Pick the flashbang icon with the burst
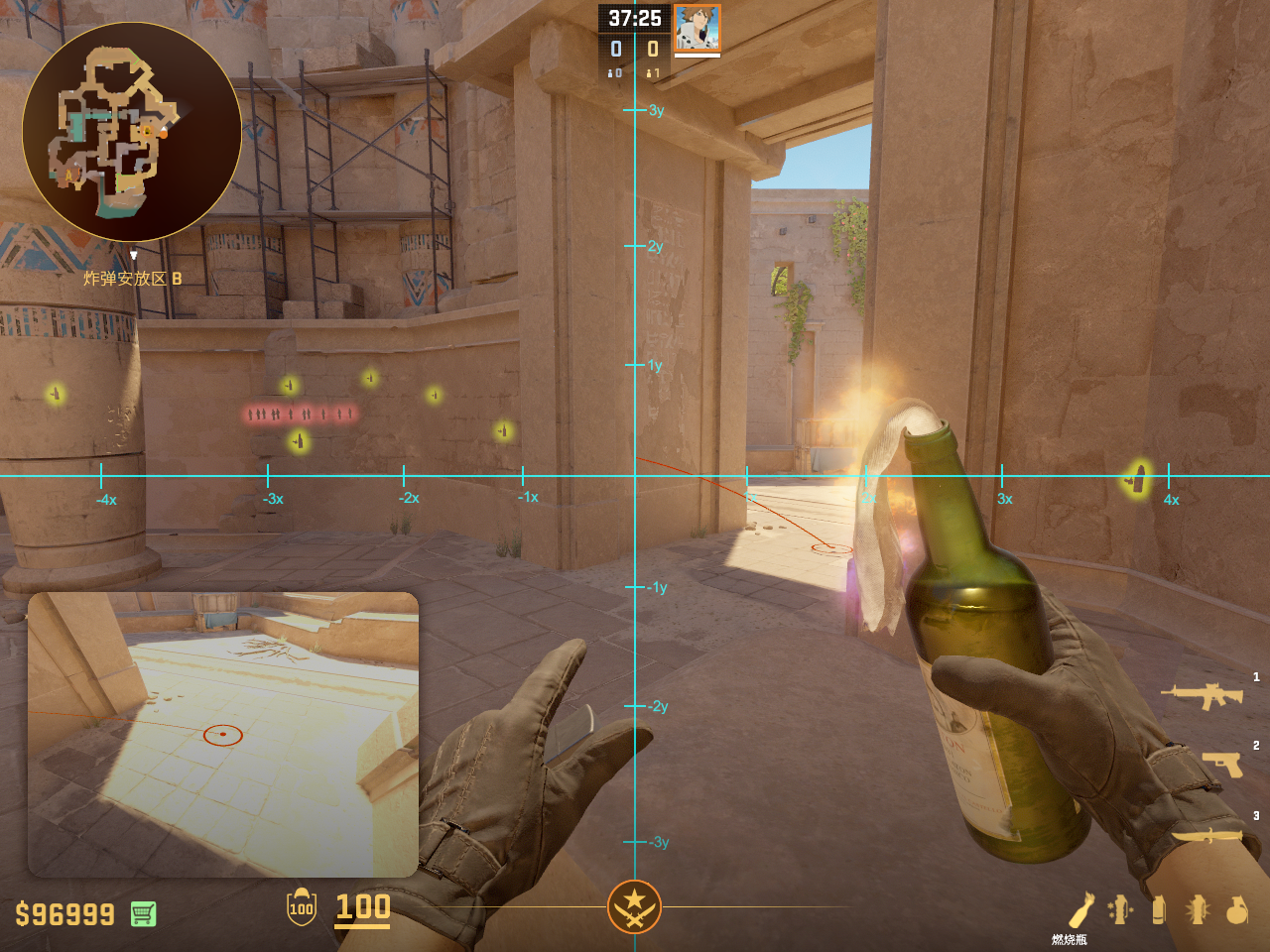 point(1198,909)
